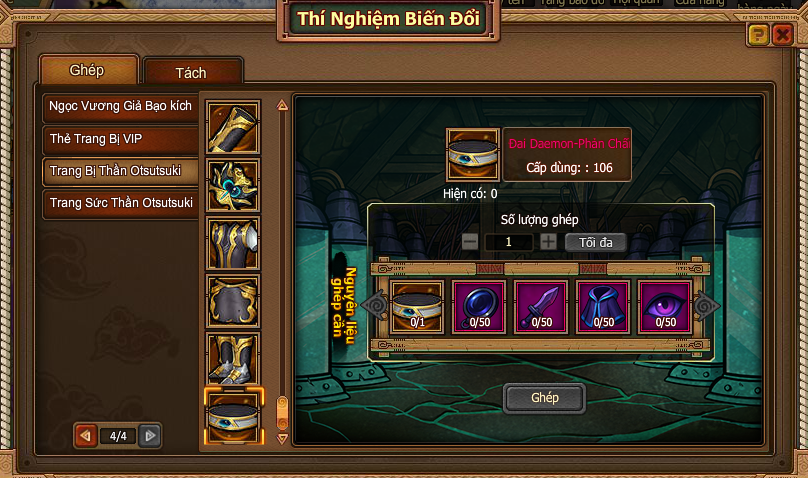
Task: Choose Thẻ Trang Bị VIP category
Action: pyautogui.click(x=120, y=138)
